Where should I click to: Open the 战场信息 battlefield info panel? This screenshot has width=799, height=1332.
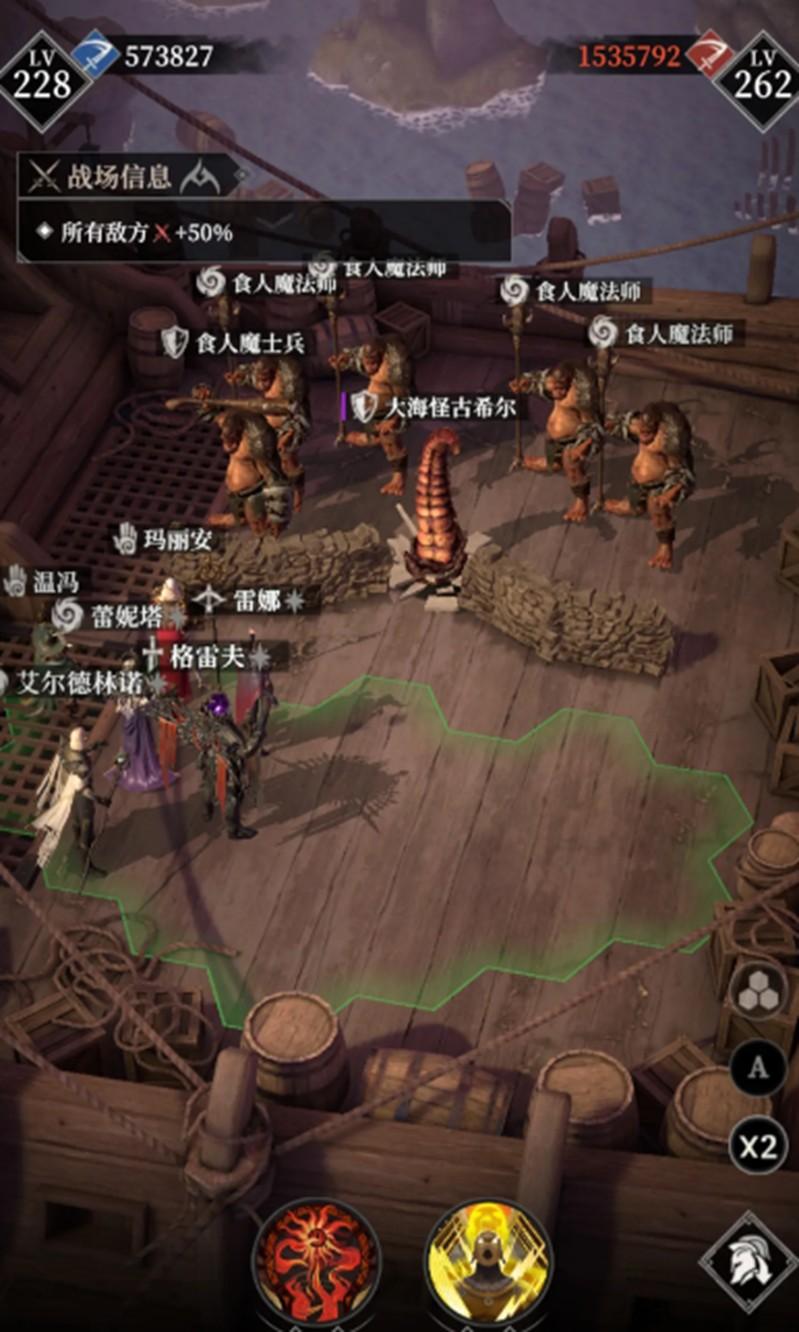(120, 178)
